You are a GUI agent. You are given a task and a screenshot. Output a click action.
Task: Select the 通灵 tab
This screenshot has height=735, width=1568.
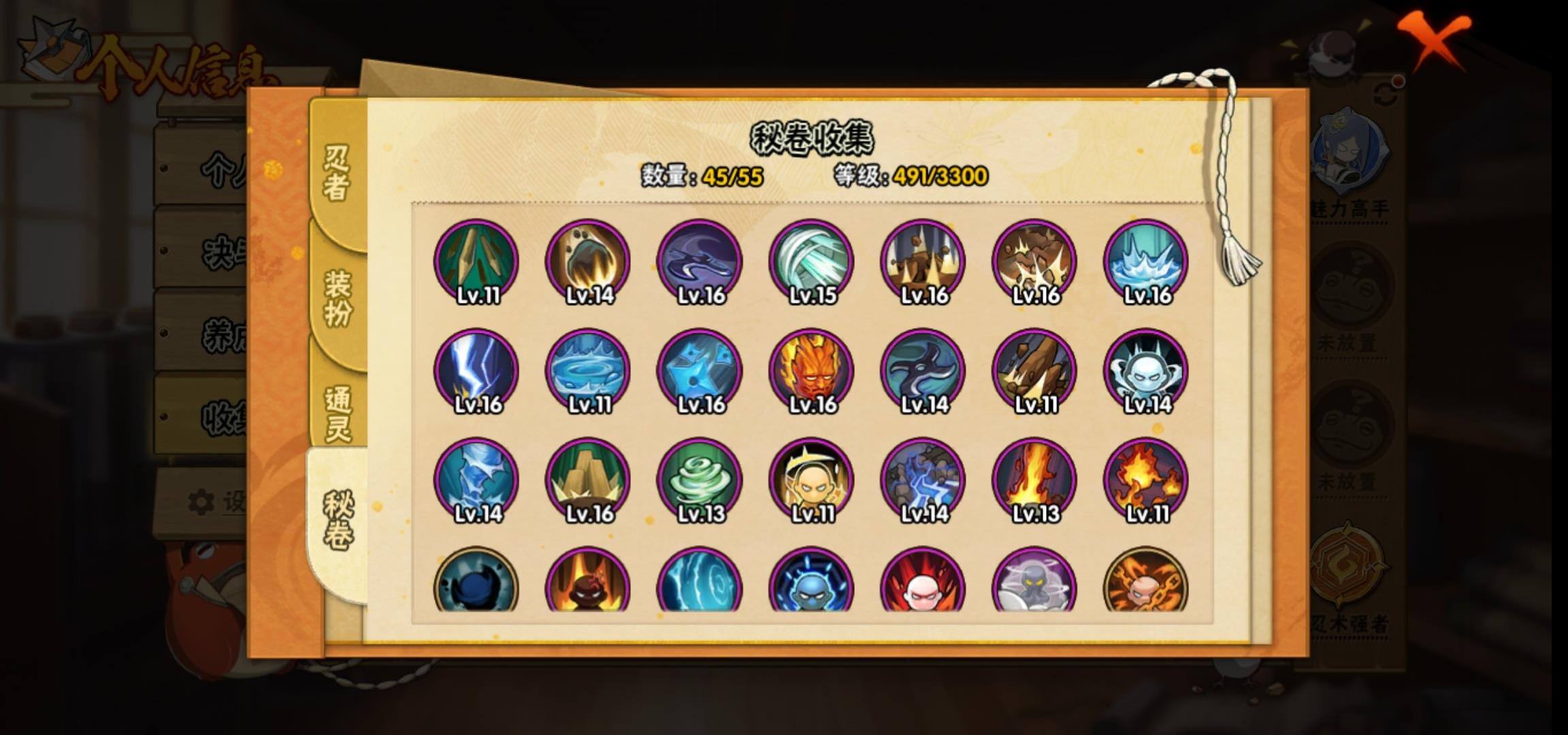(x=338, y=414)
